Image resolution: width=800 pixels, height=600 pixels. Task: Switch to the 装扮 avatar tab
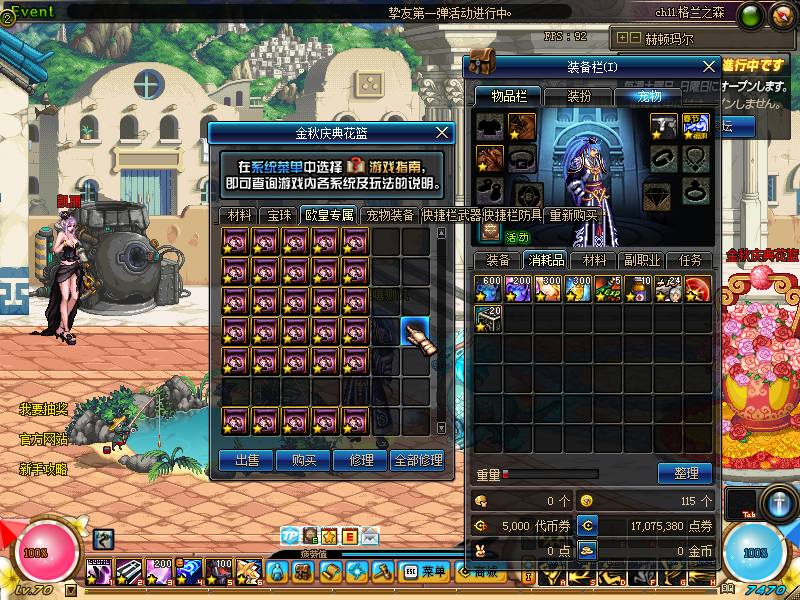pos(578,96)
